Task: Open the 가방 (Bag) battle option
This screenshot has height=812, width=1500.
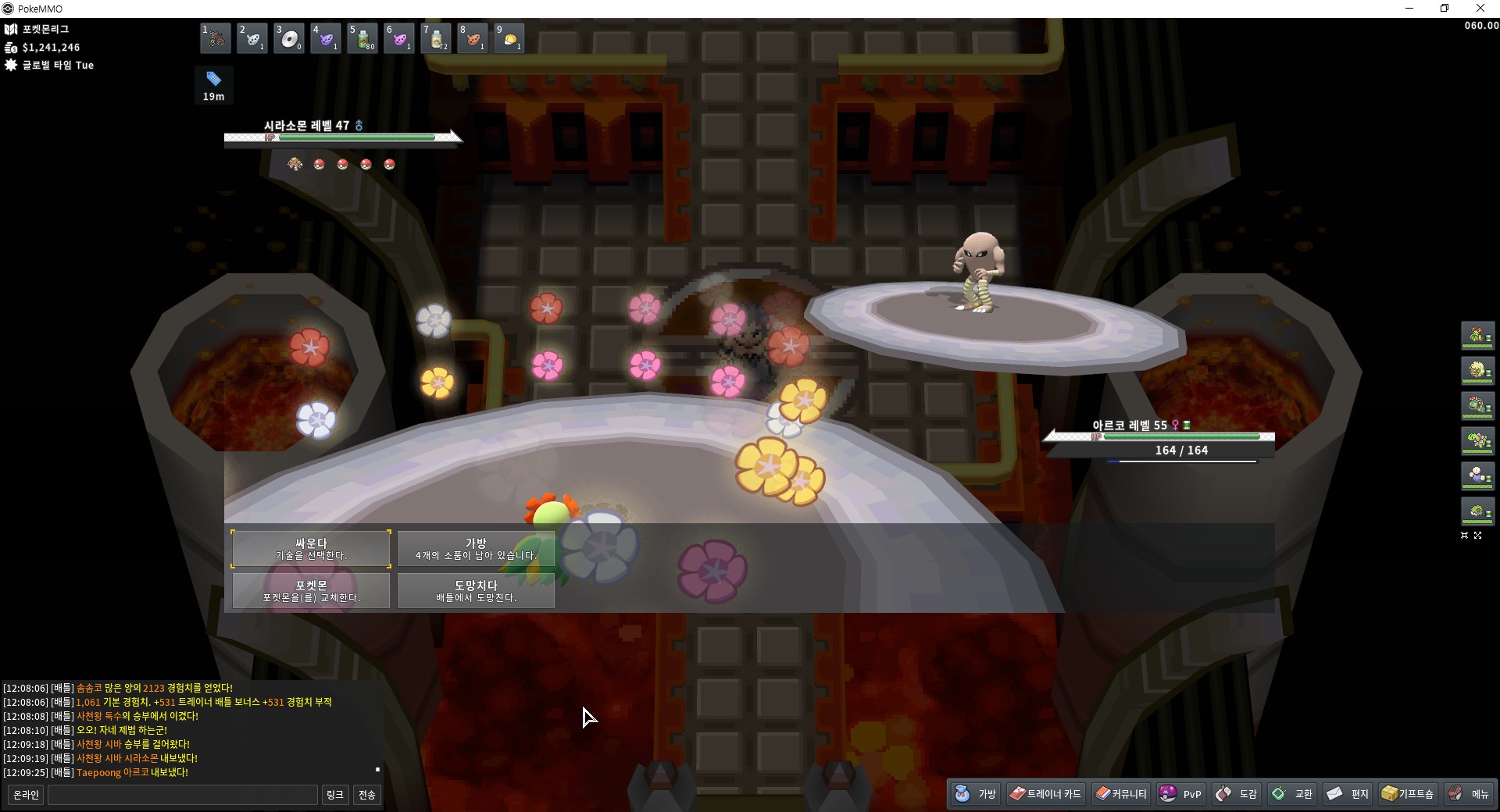Action: tap(476, 549)
